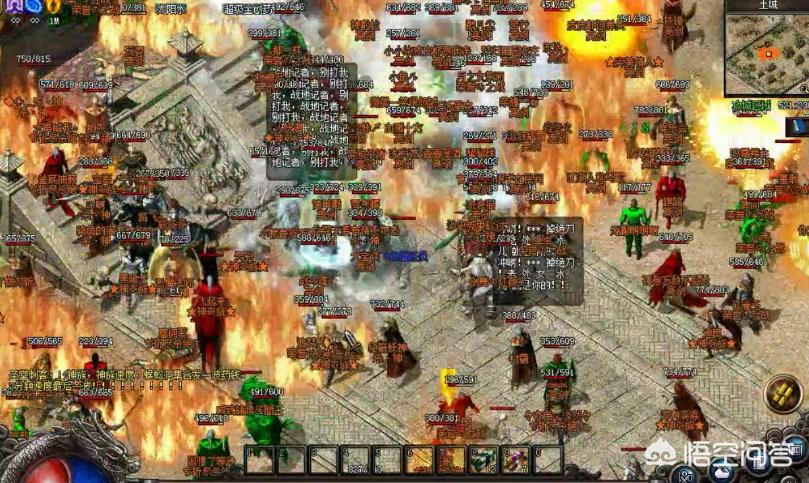Use the green item in the hotbar

tap(484, 459)
